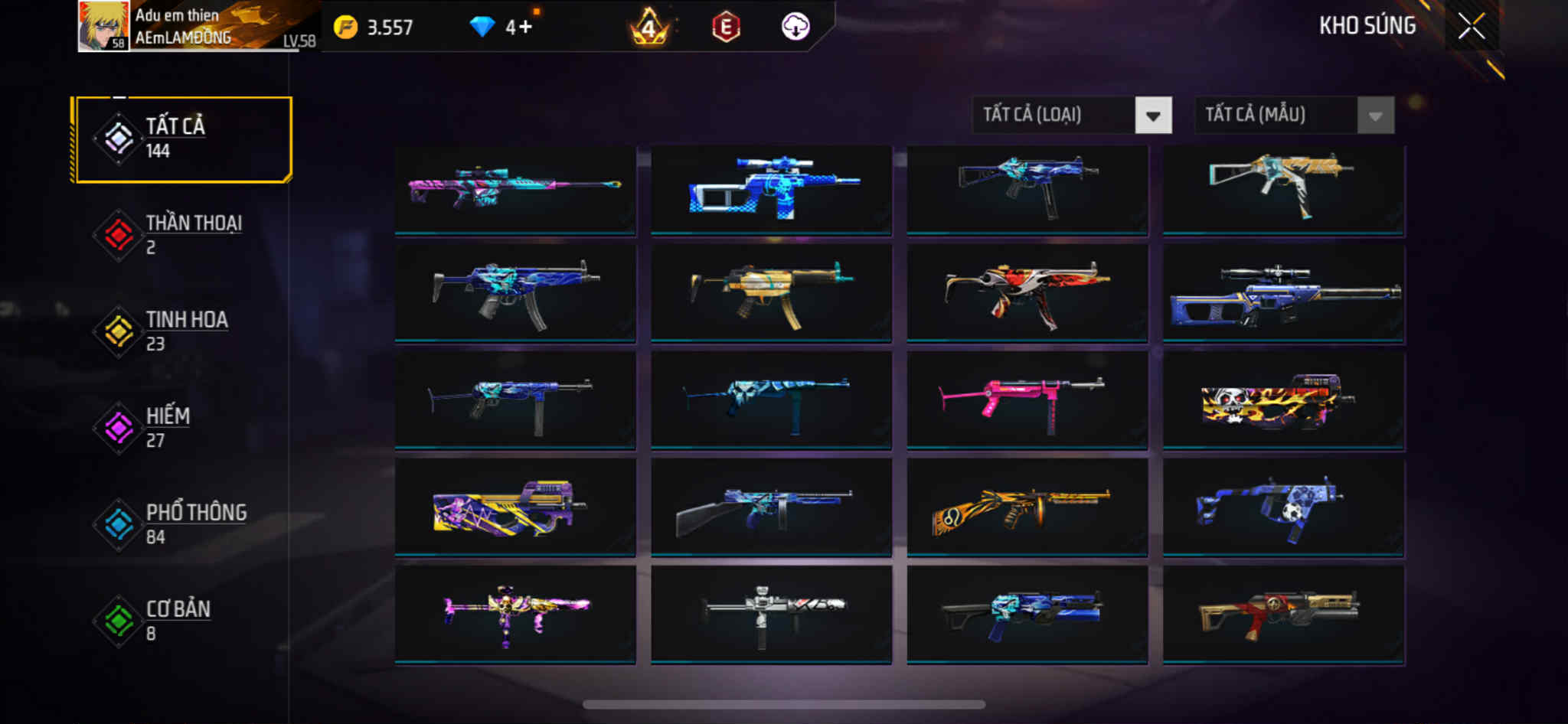Screen dimensions: 1568x724
Task: Switch to the Tất Cả category tab
Action: pyautogui.click(x=182, y=139)
